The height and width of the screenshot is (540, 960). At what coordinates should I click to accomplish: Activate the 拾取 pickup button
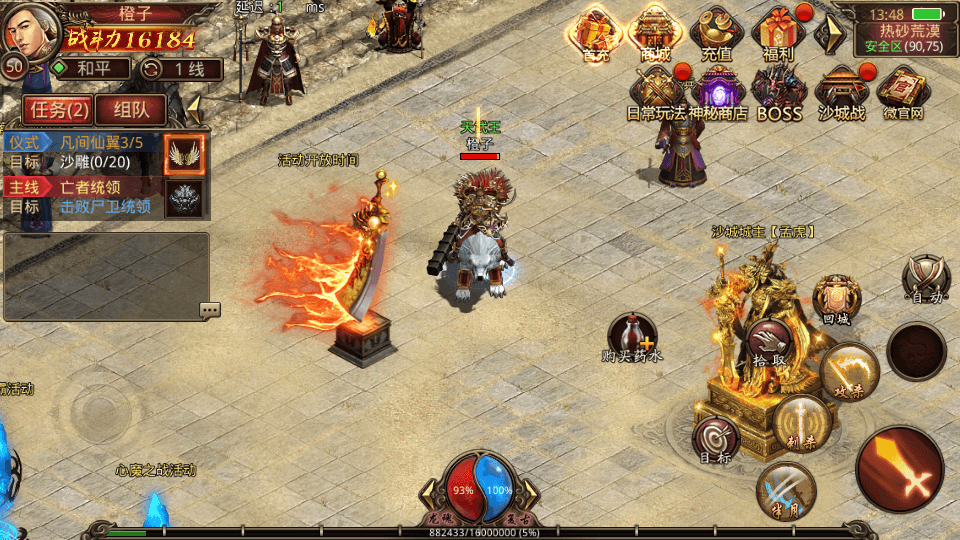pos(768,343)
